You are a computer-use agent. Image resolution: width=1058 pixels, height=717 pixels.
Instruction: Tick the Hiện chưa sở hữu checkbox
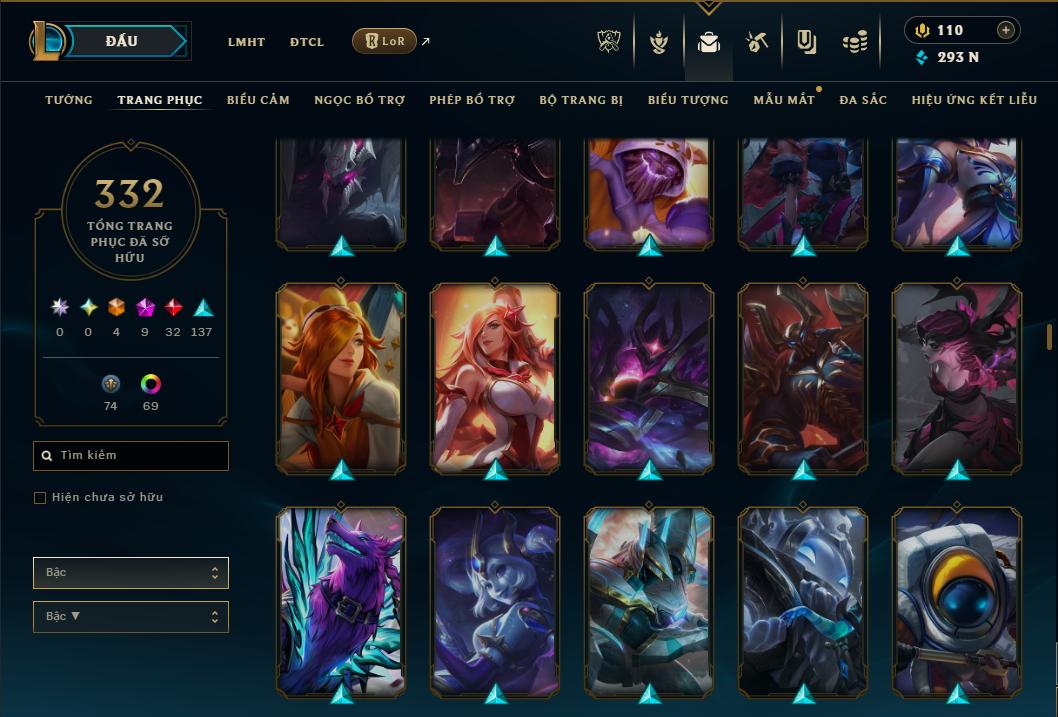[40, 498]
